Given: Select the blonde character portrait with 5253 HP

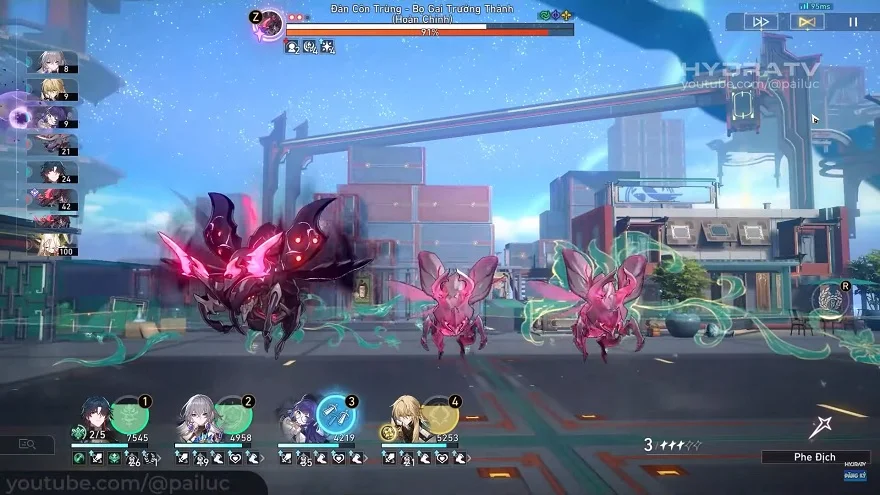Looking at the screenshot, I should tap(405, 417).
